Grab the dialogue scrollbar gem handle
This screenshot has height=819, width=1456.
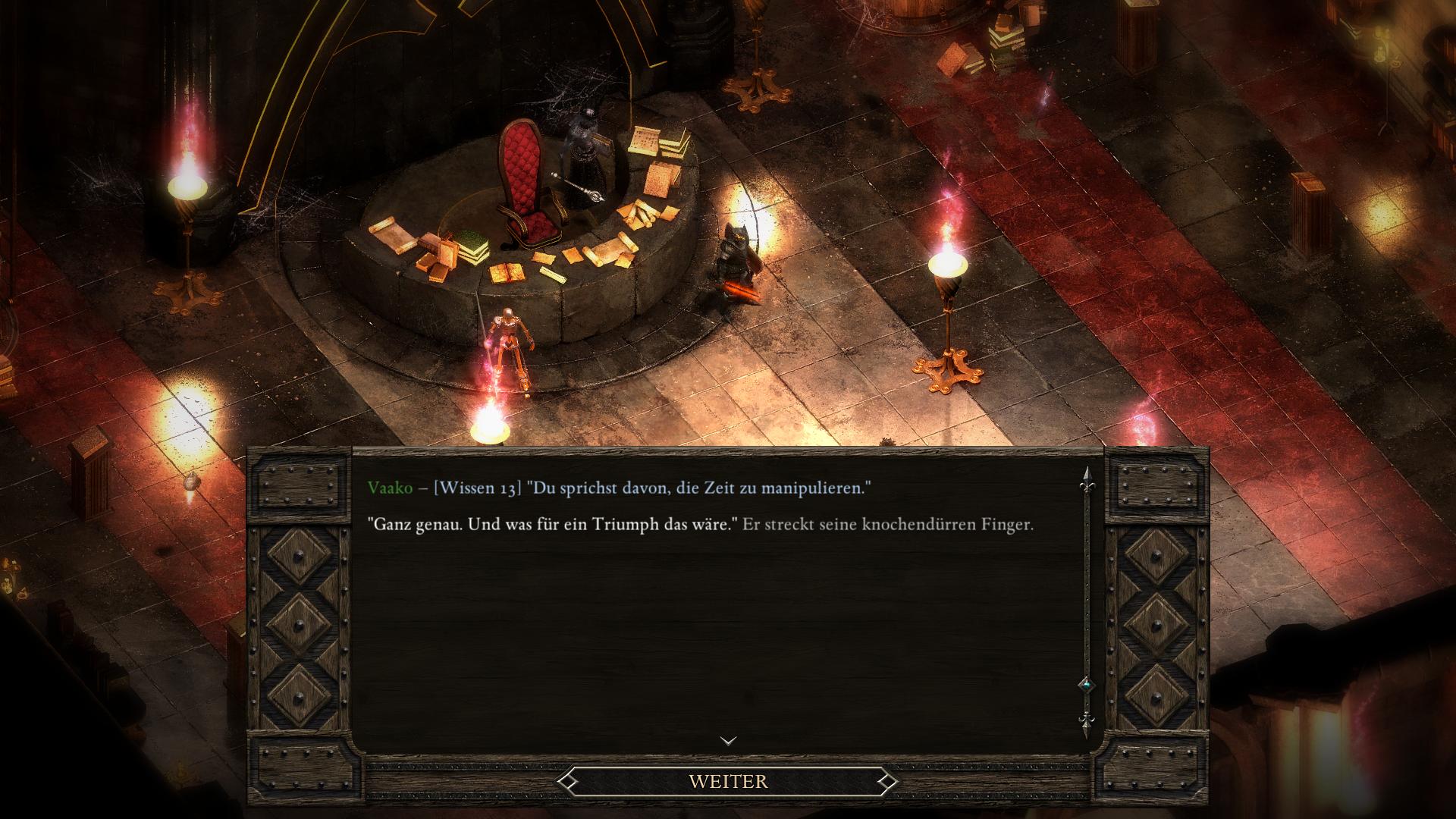pos(1086,685)
